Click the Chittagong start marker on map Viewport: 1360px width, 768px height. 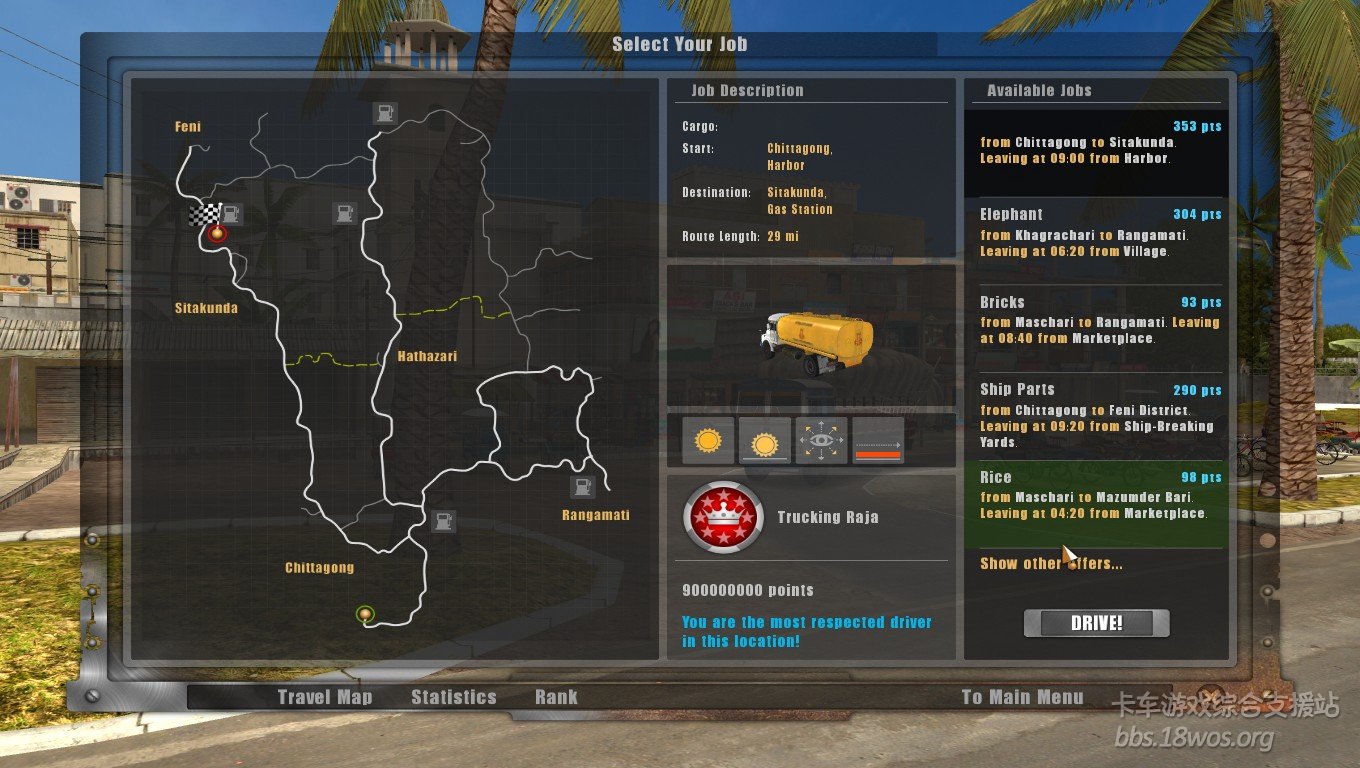(365, 613)
